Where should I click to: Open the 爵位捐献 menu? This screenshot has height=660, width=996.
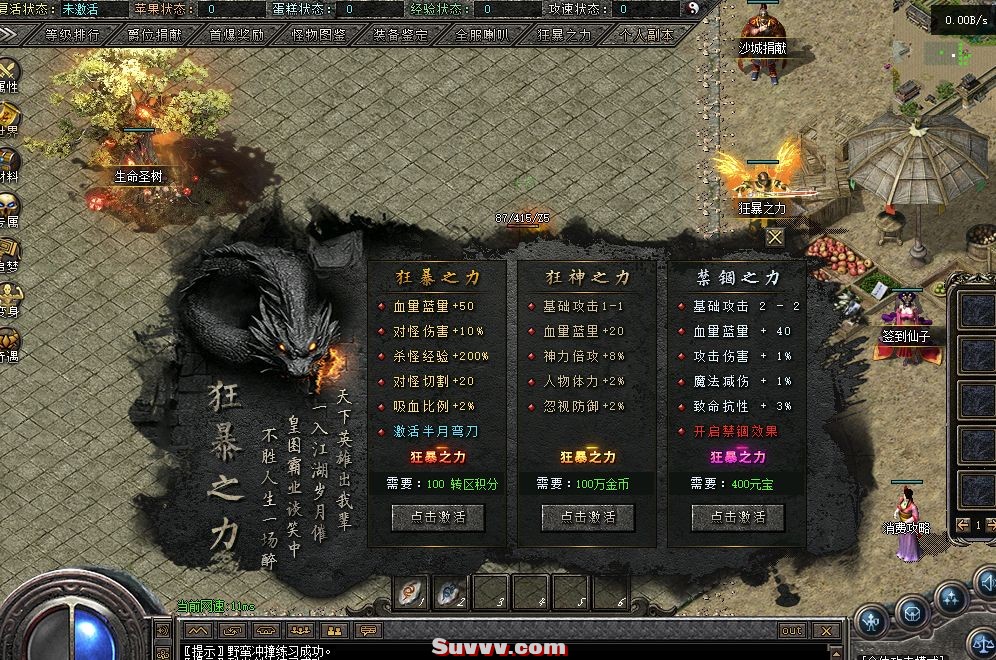pyautogui.click(x=155, y=34)
